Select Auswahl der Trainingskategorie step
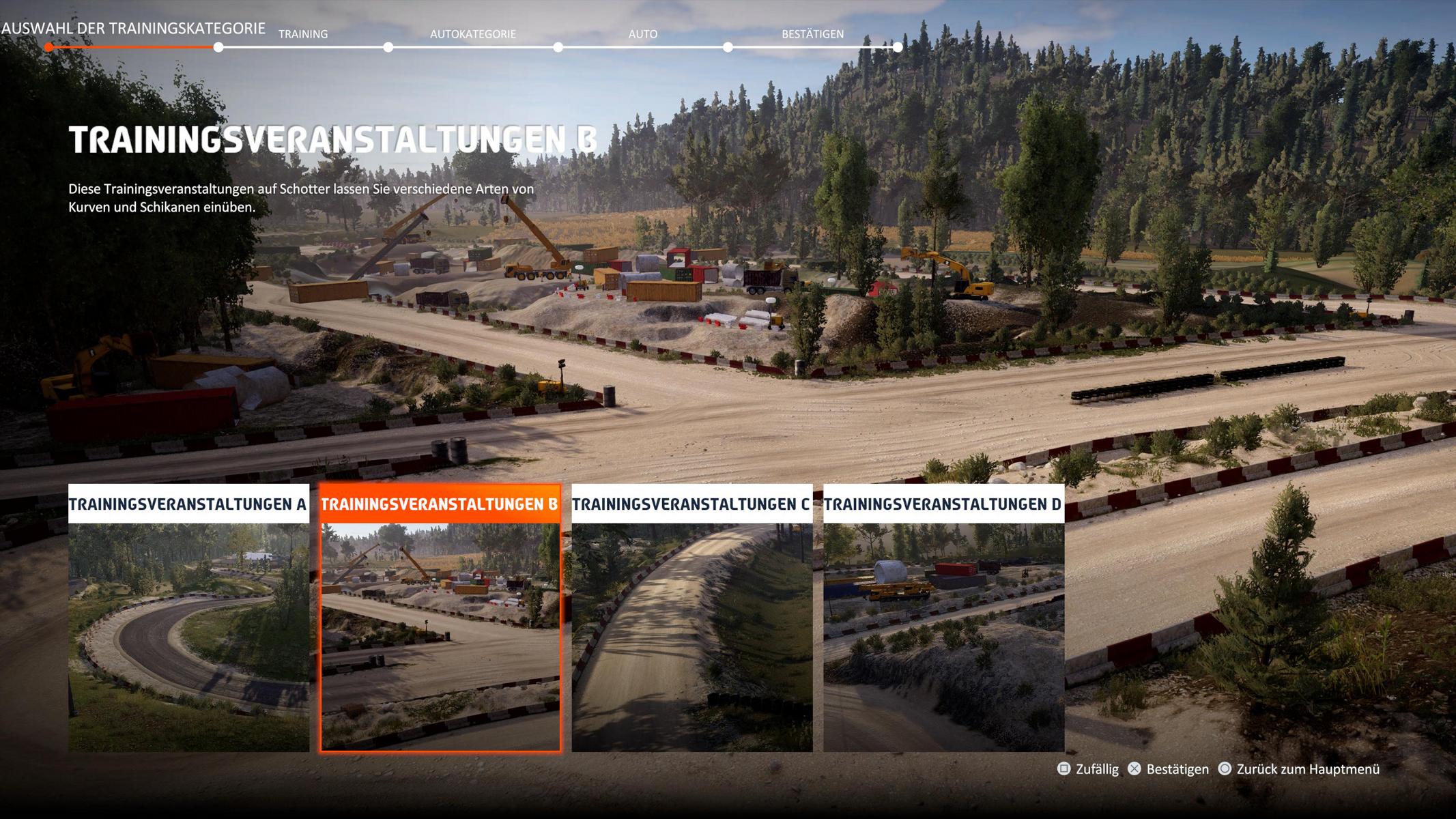The image size is (1456, 819). 133,29
